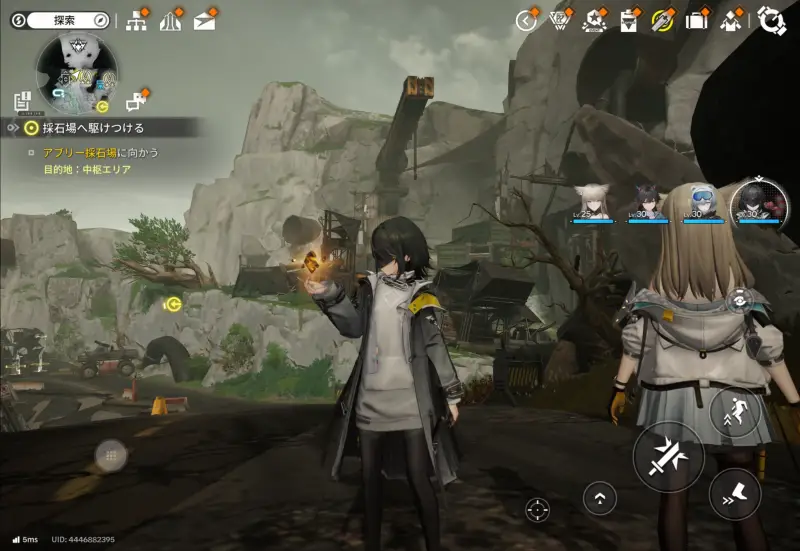Open the yellow-circled weapon icon
The image size is (800, 551).
point(662,20)
